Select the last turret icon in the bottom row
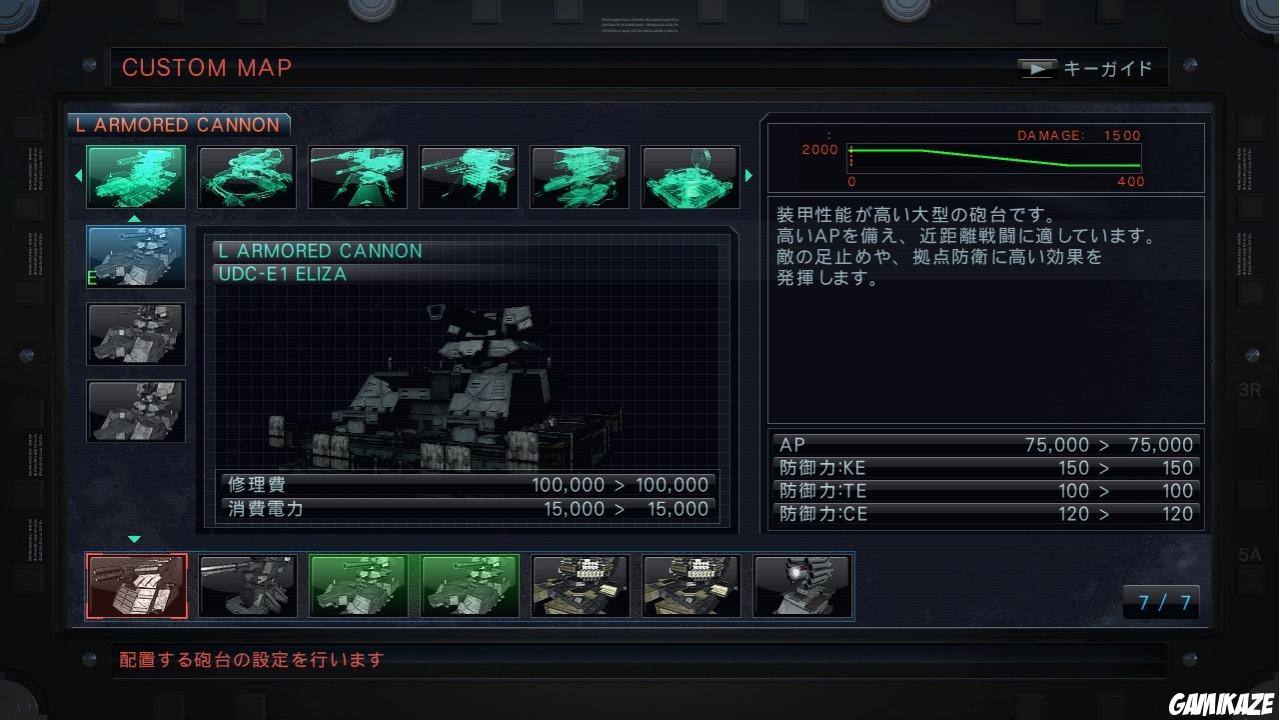The image size is (1280, 720). pos(801,585)
